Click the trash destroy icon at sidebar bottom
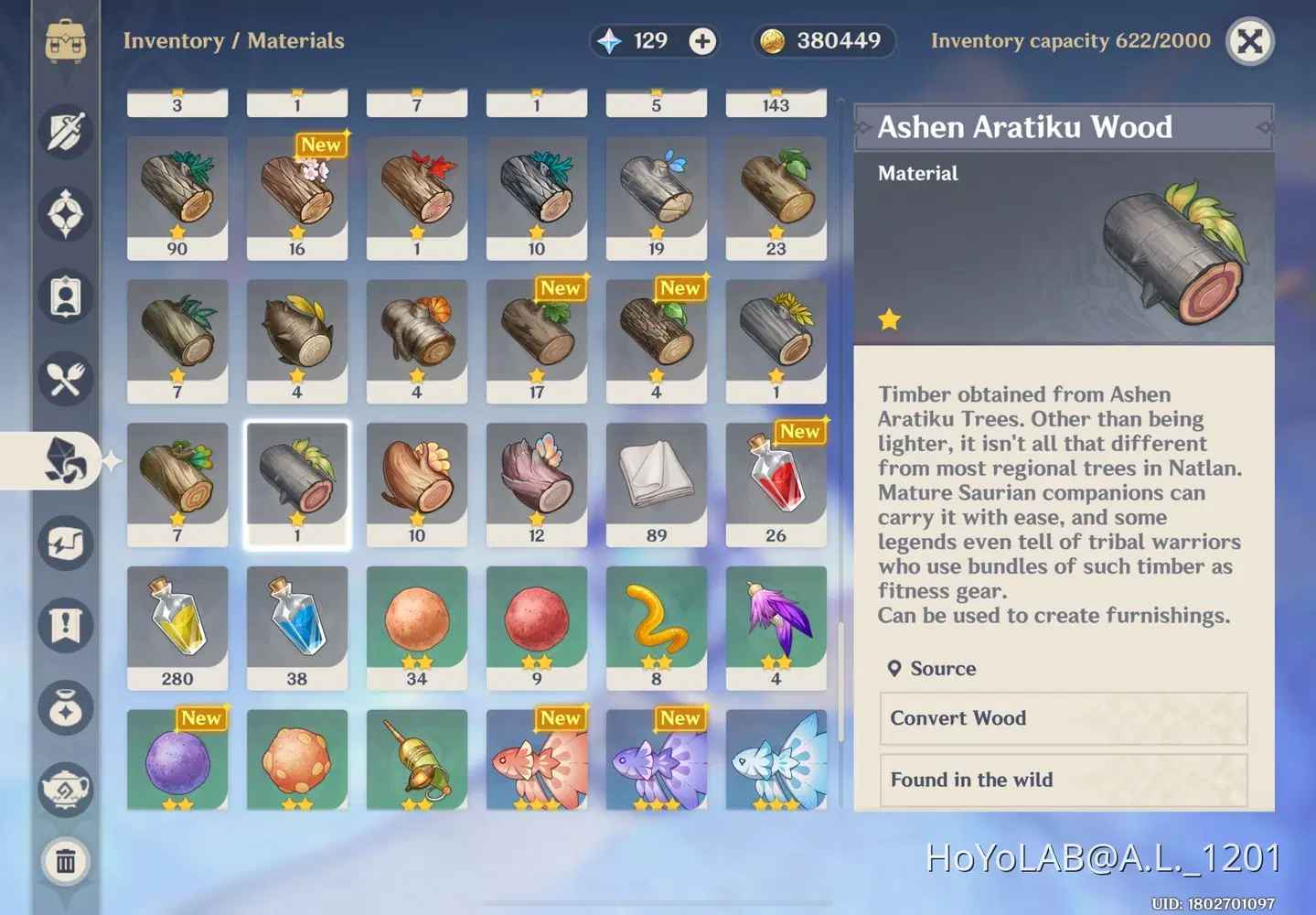 (x=64, y=861)
